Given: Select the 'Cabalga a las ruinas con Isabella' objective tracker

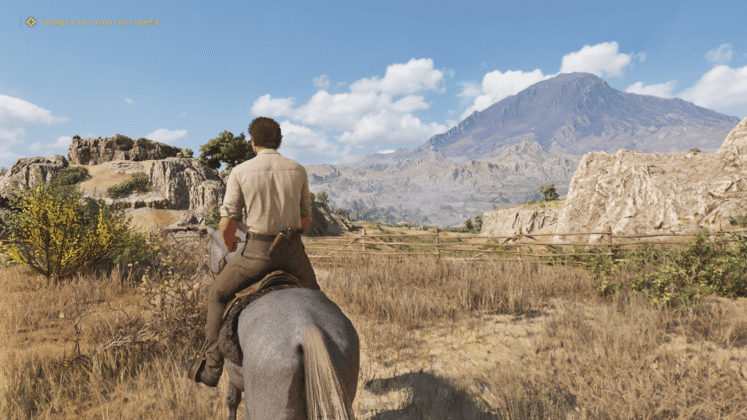Looking at the screenshot, I should click(98, 21).
